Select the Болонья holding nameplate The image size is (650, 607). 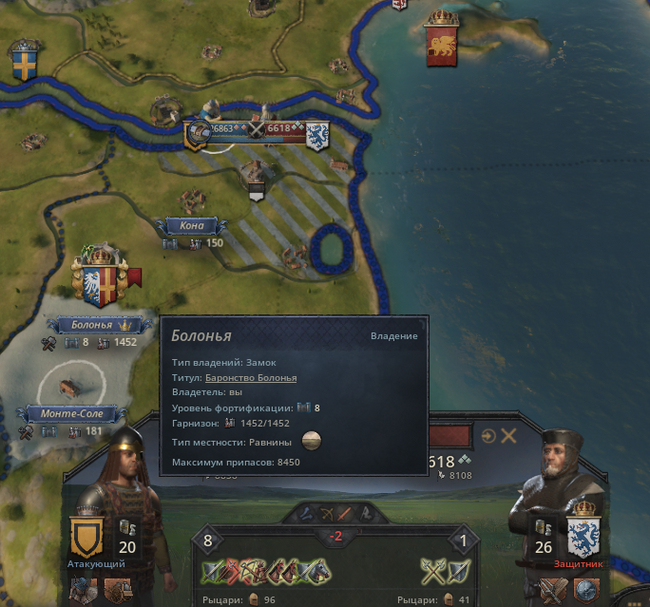click(x=91, y=326)
